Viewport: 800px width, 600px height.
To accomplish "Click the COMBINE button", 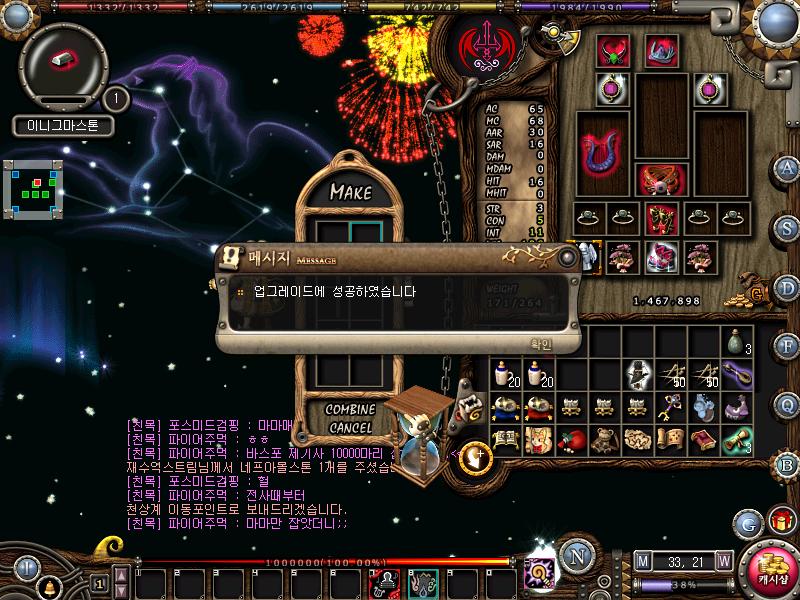I will [350, 410].
